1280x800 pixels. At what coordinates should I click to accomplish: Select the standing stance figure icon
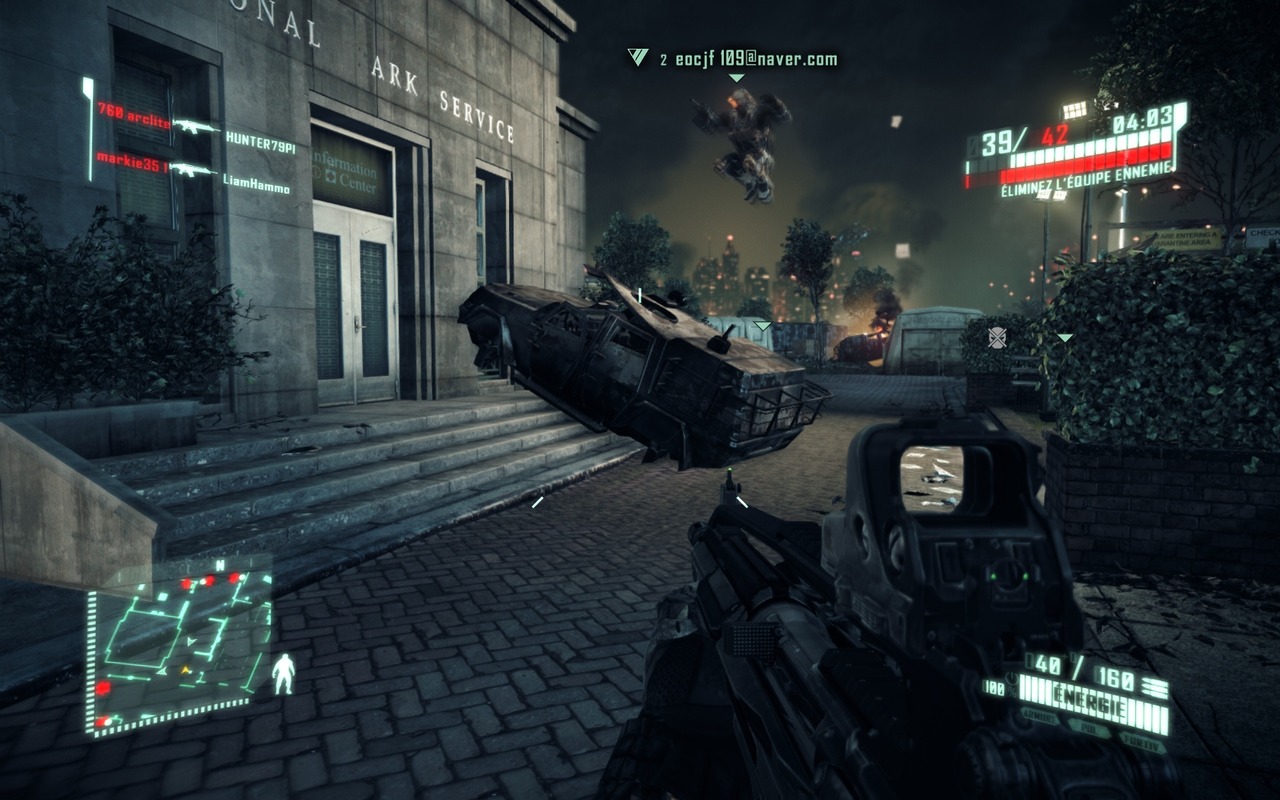(x=284, y=674)
